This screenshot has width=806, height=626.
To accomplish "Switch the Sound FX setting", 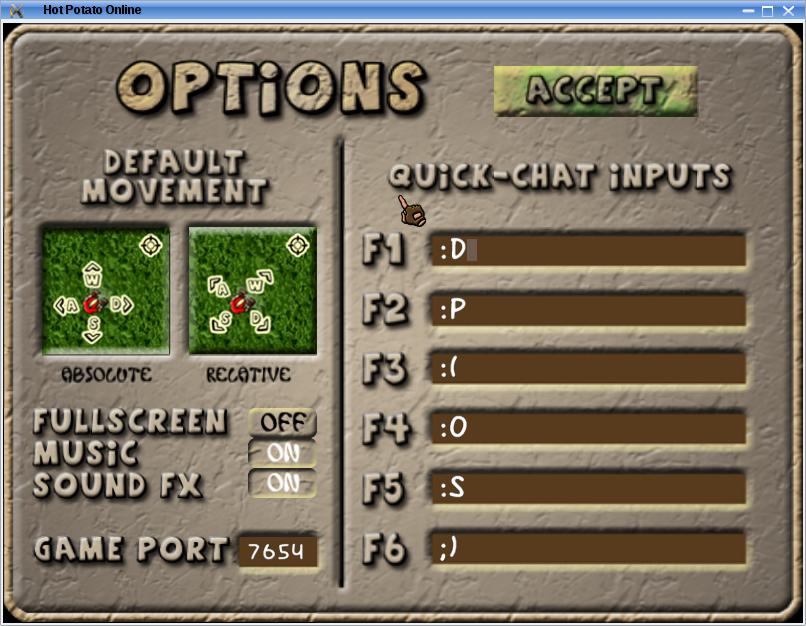I will coord(282,484).
